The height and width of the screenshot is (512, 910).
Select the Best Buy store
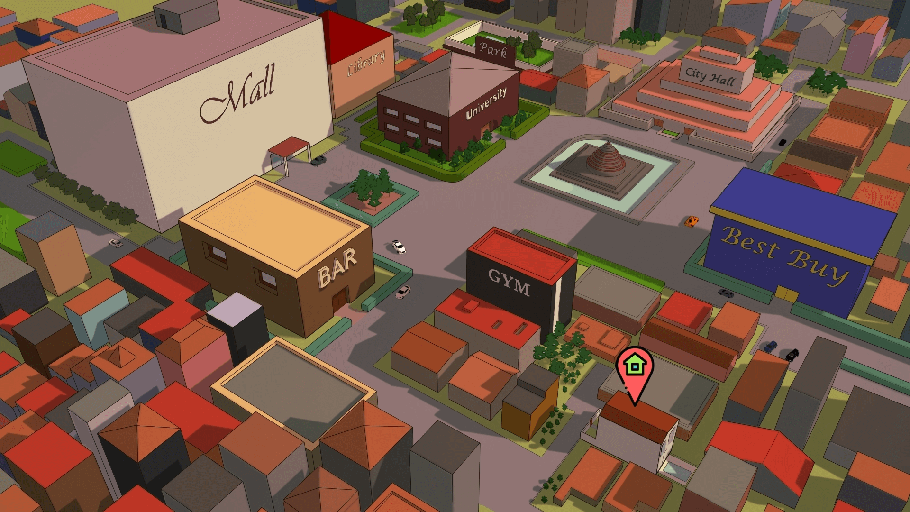[x=786, y=252]
